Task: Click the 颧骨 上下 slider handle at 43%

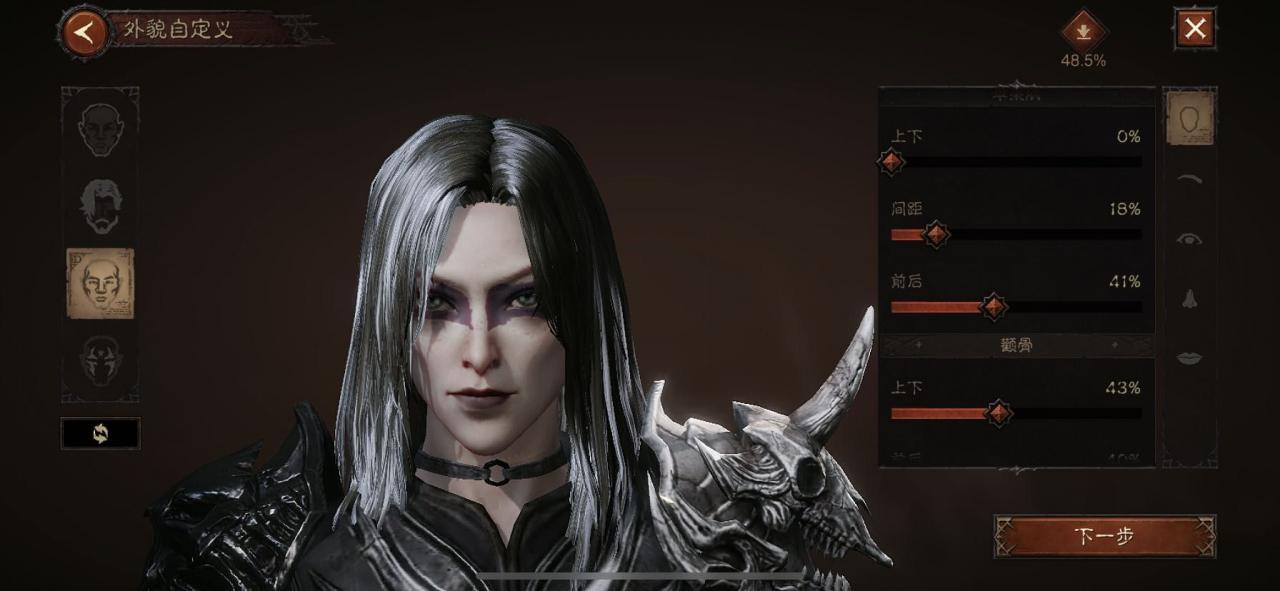Action: 998,412
